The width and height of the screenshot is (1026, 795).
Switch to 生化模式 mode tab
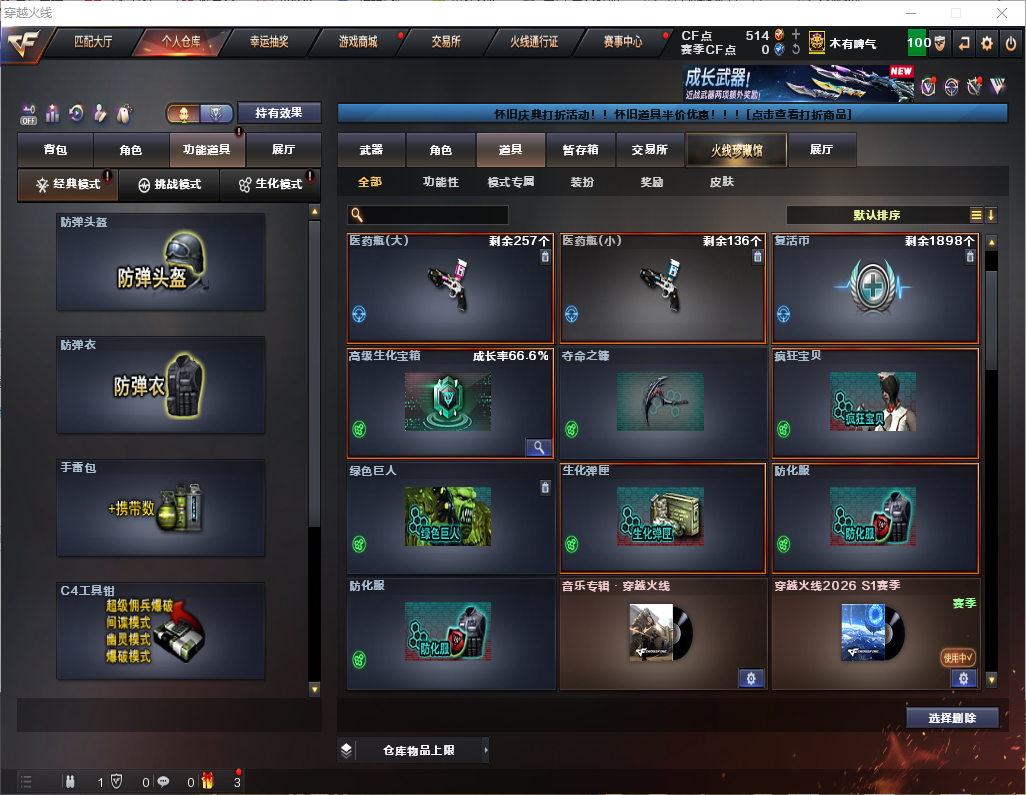tap(270, 185)
